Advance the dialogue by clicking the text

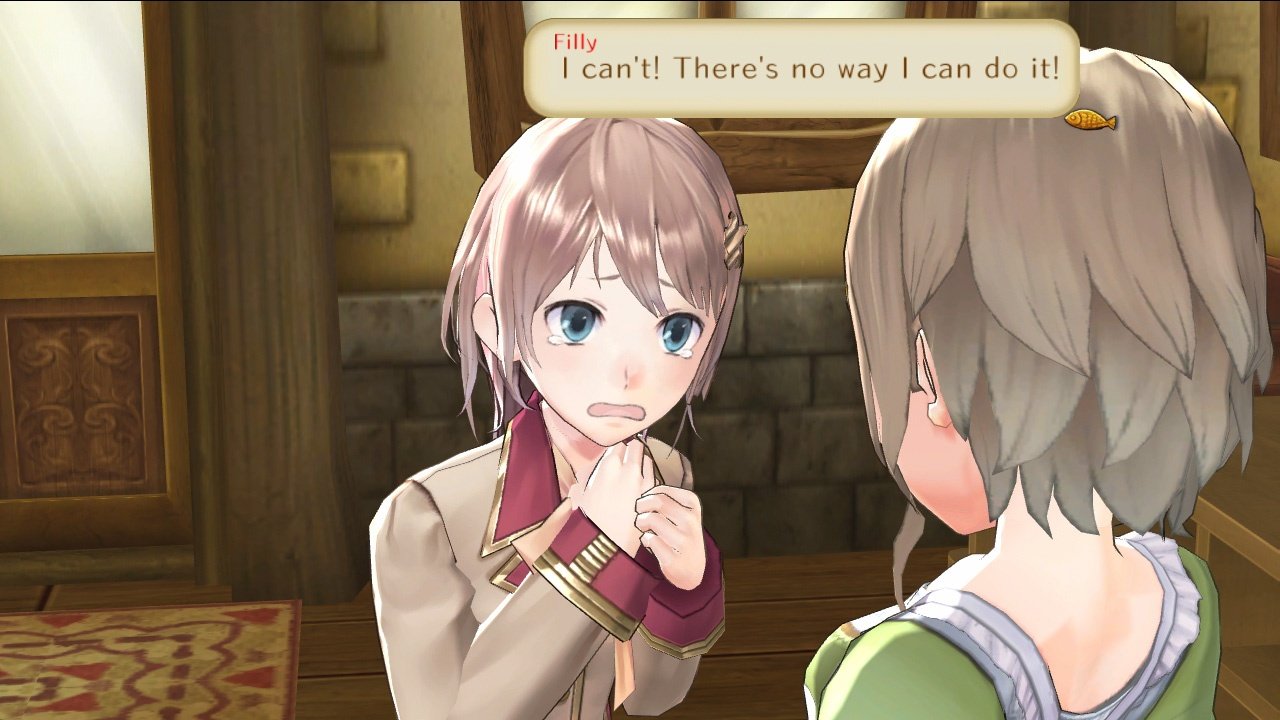click(x=800, y=70)
